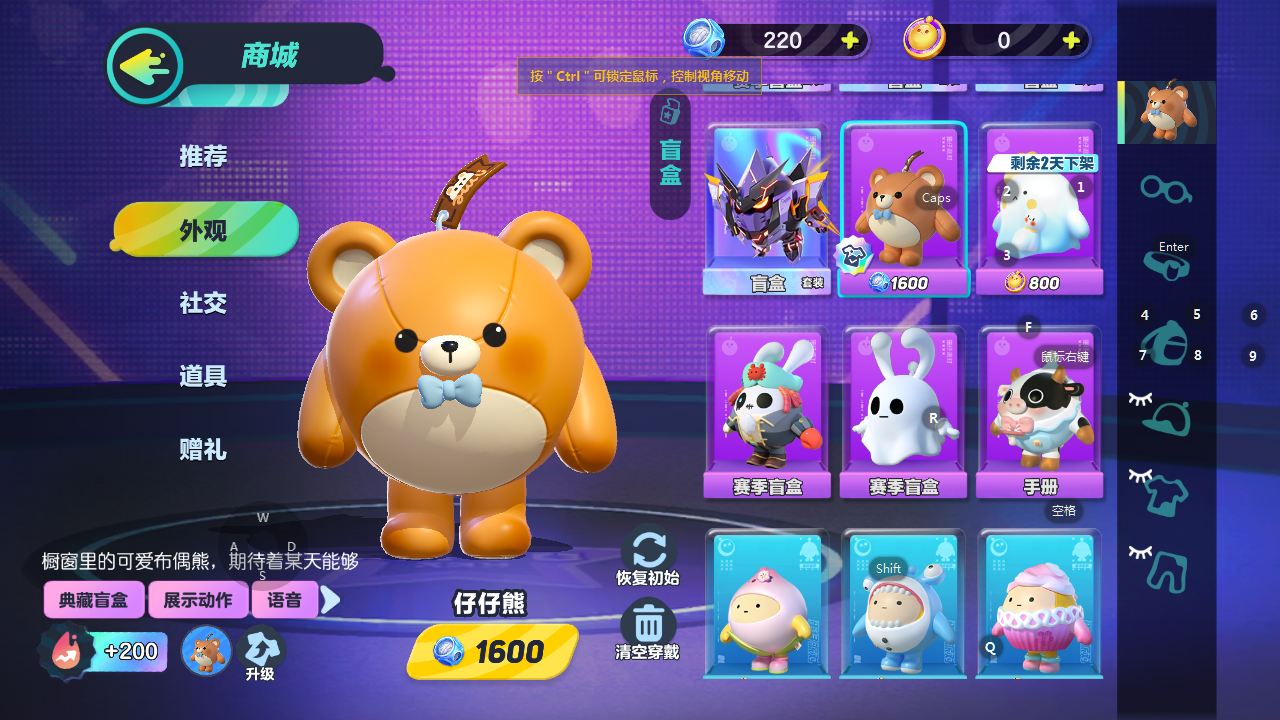Click 恢复初始 reset button

[x=648, y=556]
